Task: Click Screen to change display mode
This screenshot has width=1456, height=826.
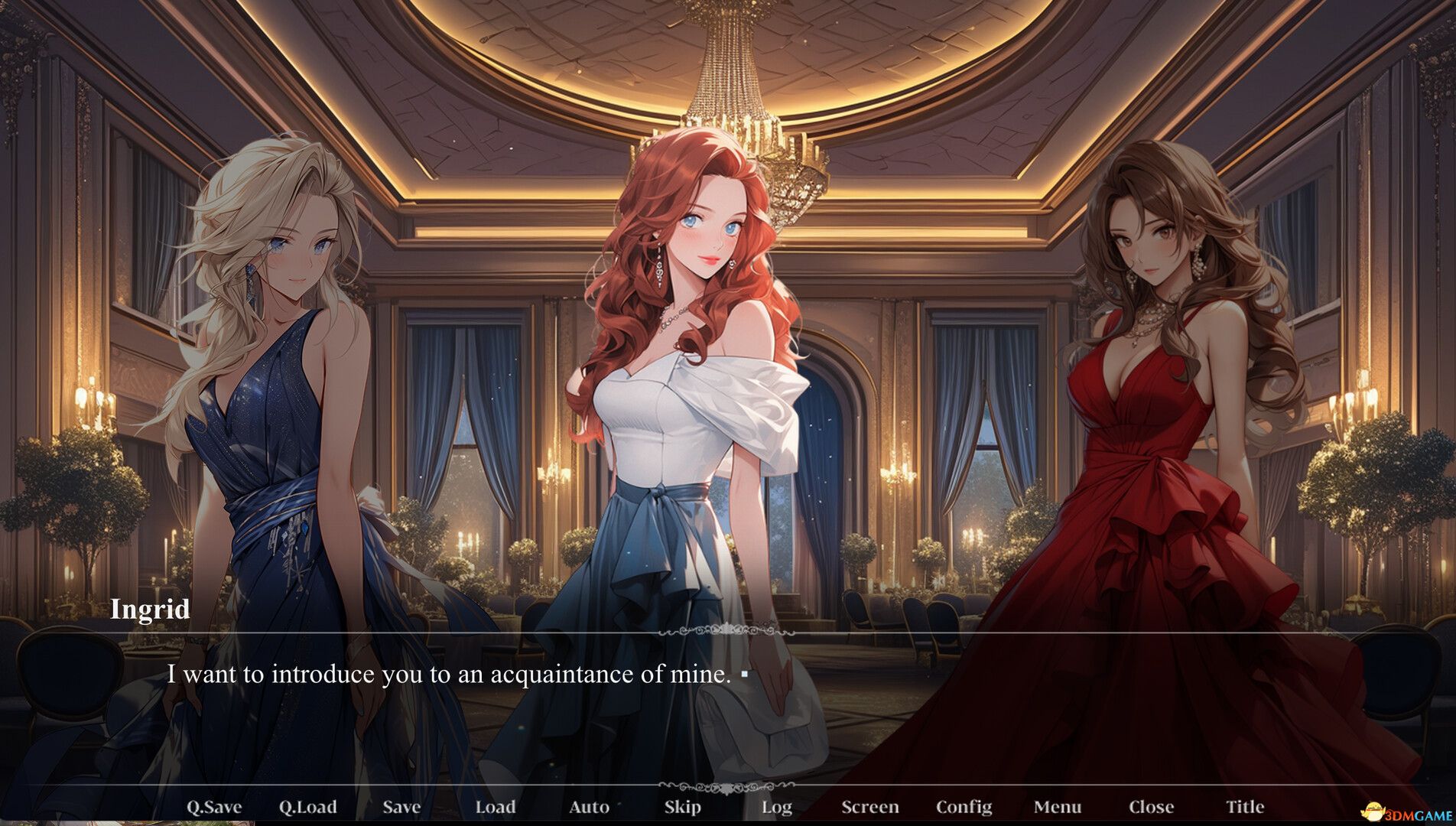Action: coord(871,806)
